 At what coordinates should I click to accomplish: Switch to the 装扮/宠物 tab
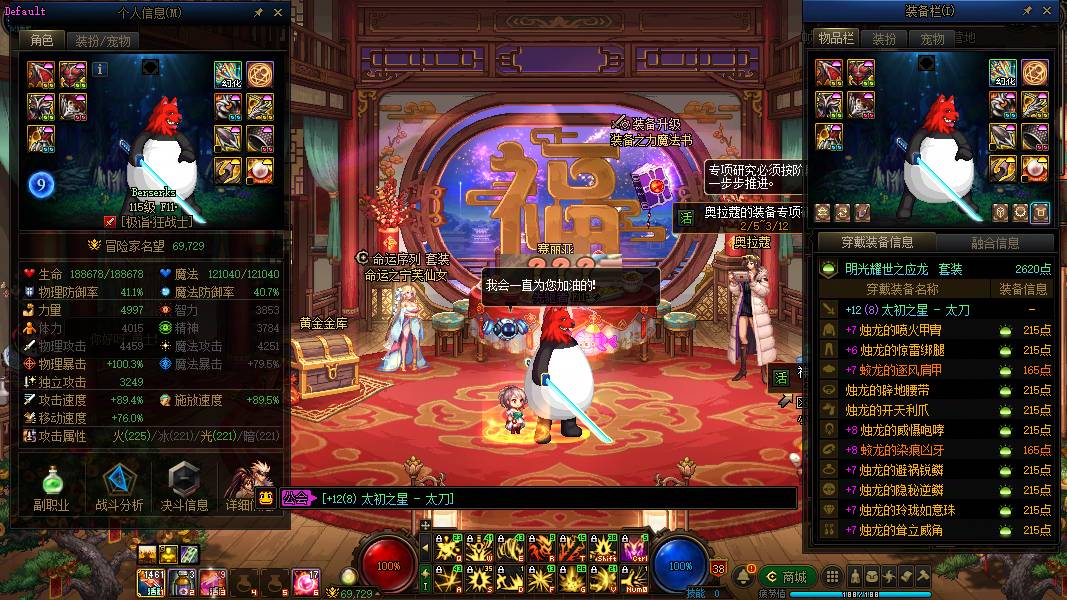[x=102, y=41]
